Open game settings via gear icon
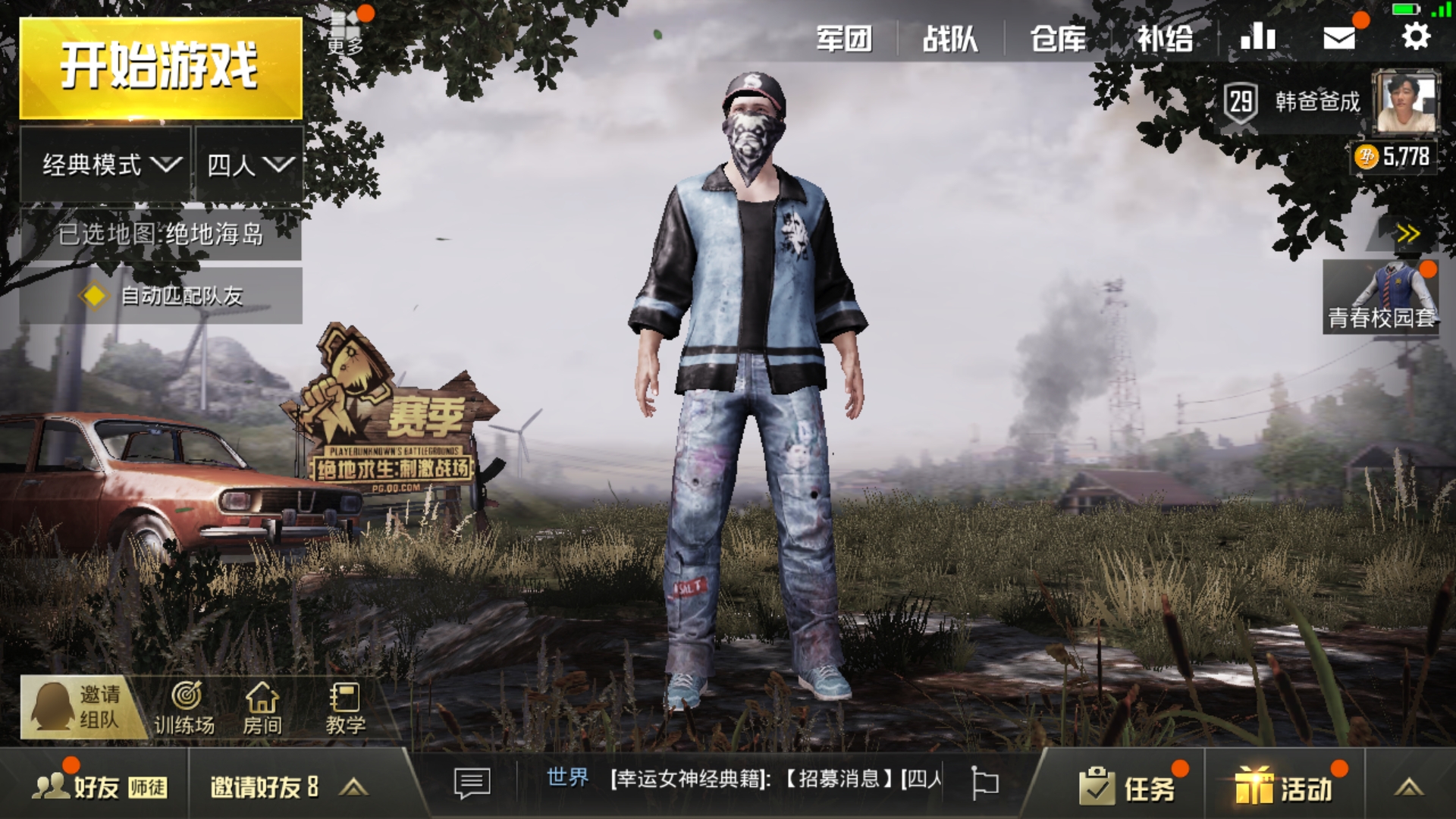Image resolution: width=1456 pixels, height=819 pixels. click(1412, 36)
